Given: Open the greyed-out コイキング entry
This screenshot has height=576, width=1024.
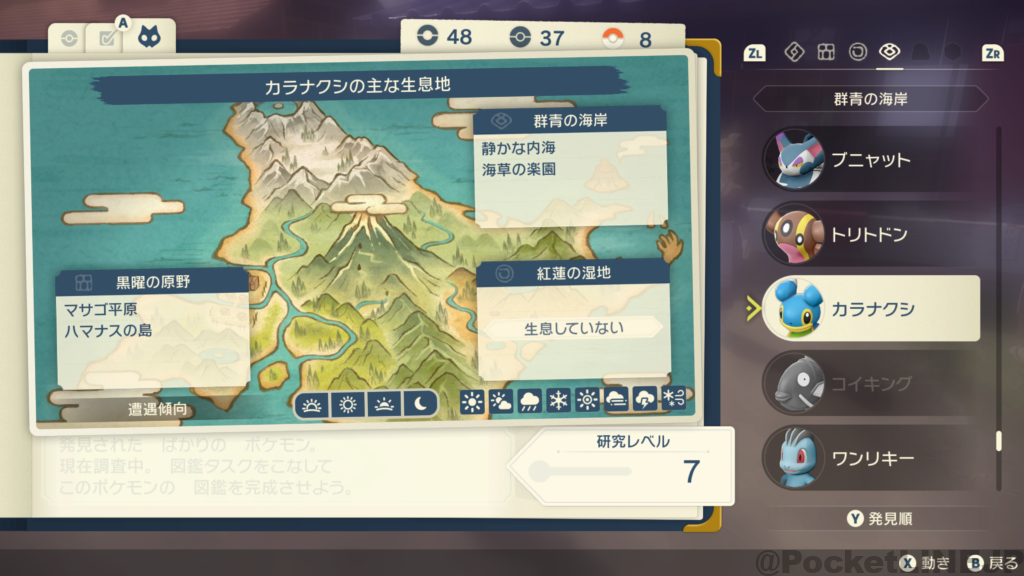Looking at the screenshot, I should 868,382.
